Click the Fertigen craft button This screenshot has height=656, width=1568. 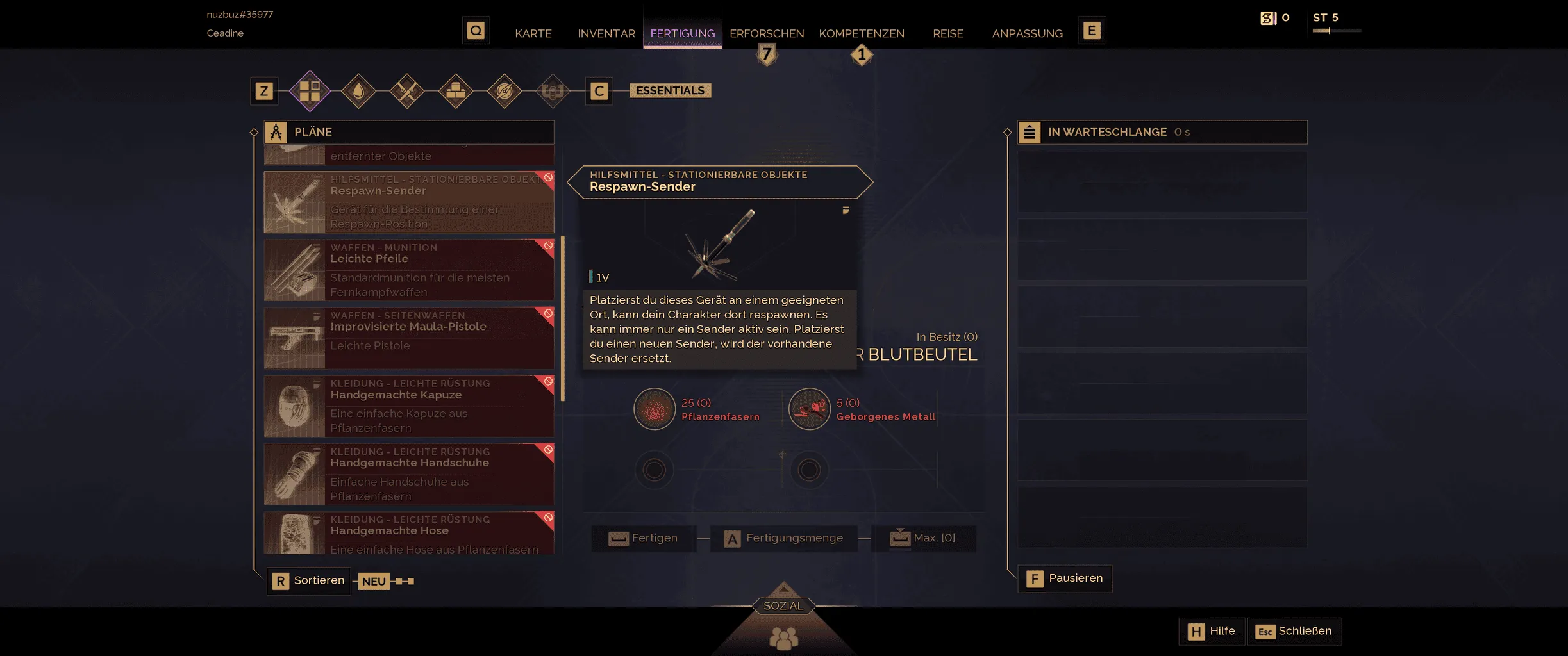tap(643, 538)
